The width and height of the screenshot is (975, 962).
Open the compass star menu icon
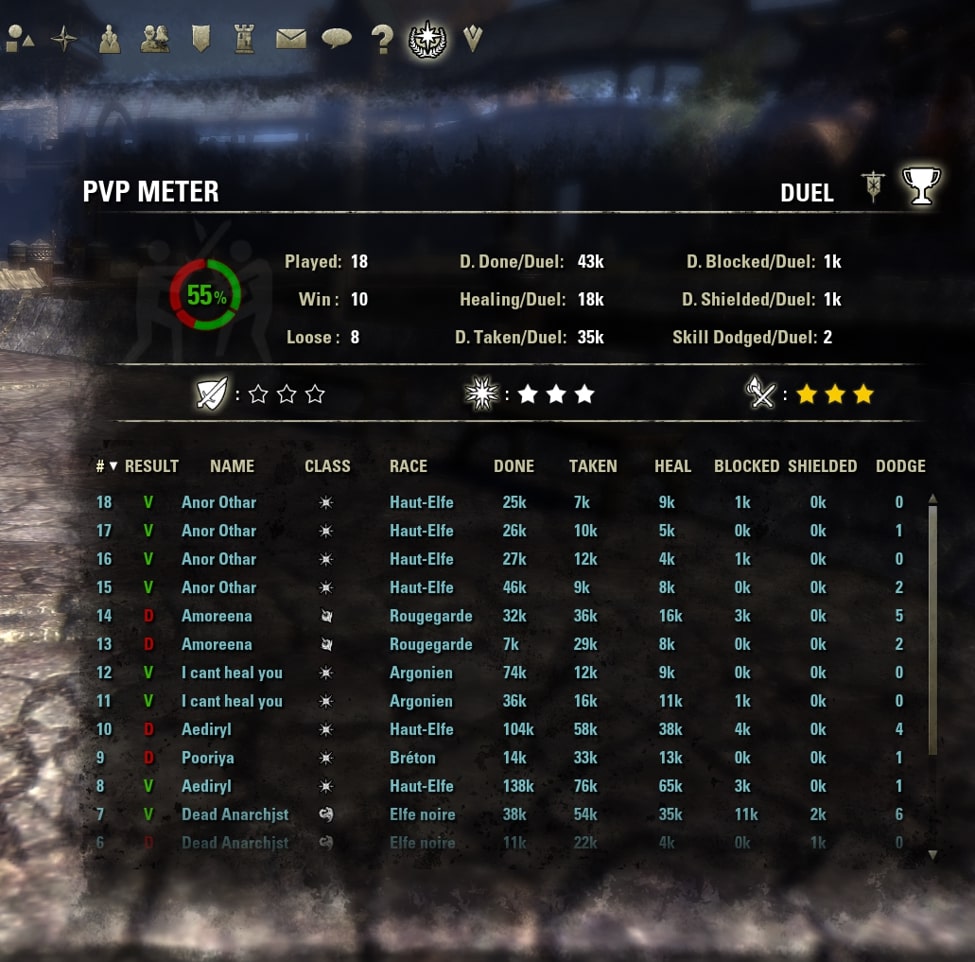point(64,39)
